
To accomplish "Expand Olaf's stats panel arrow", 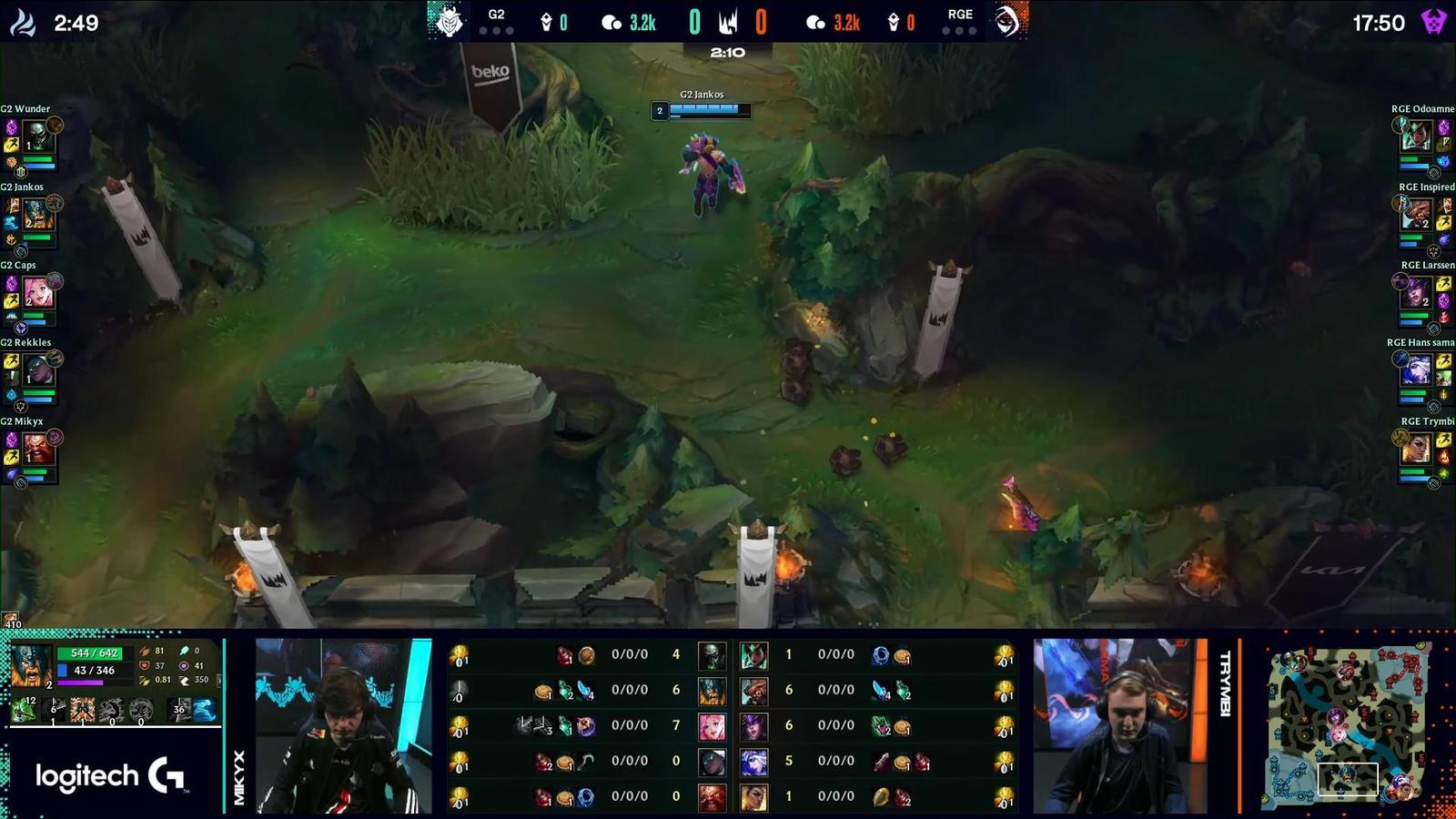I will (218, 680).
